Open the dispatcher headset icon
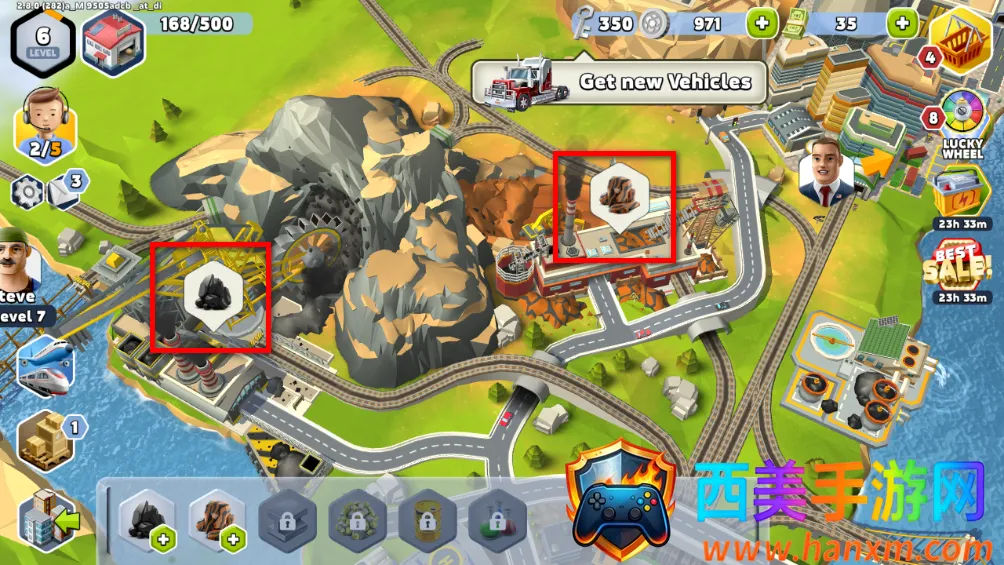Viewport: 1004px width, 565px height. point(44,124)
